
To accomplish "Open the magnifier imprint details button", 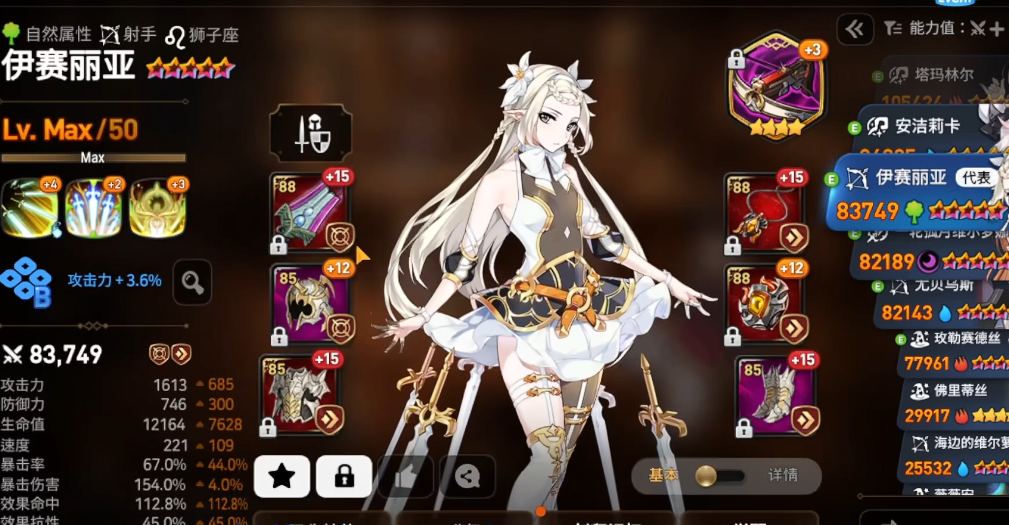I will (x=192, y=282).
